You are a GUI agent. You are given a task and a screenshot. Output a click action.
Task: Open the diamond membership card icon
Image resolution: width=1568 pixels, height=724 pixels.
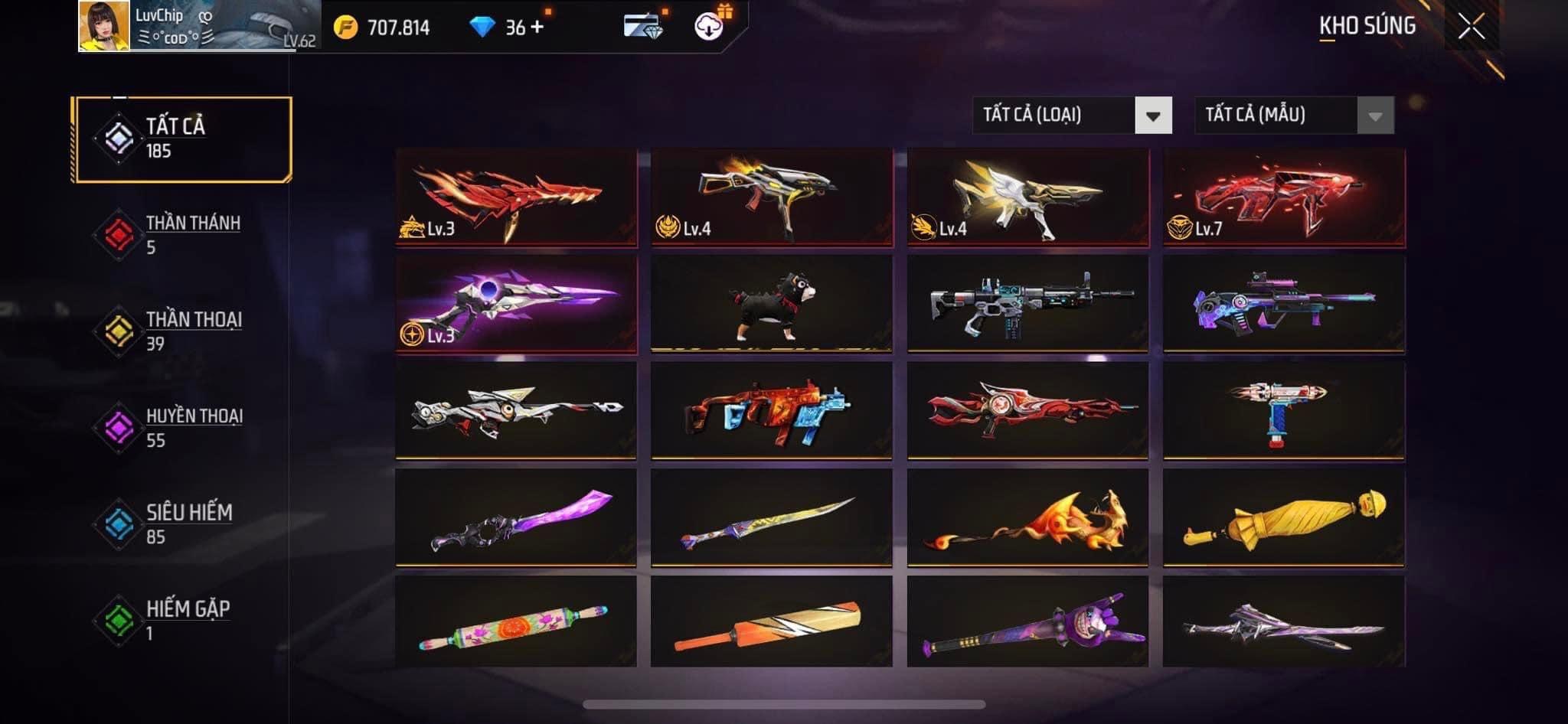click(x=642, y=25)
